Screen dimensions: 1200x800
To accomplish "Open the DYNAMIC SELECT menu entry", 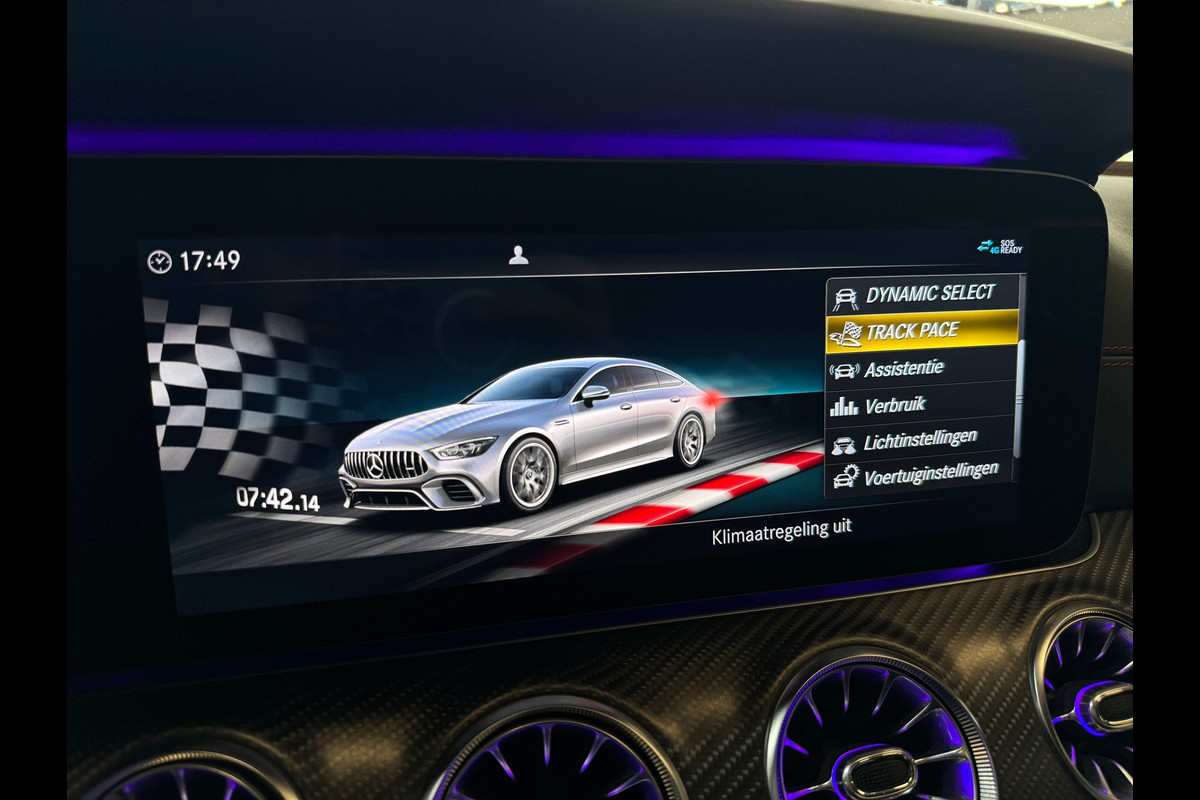I will tap(920, 294).
